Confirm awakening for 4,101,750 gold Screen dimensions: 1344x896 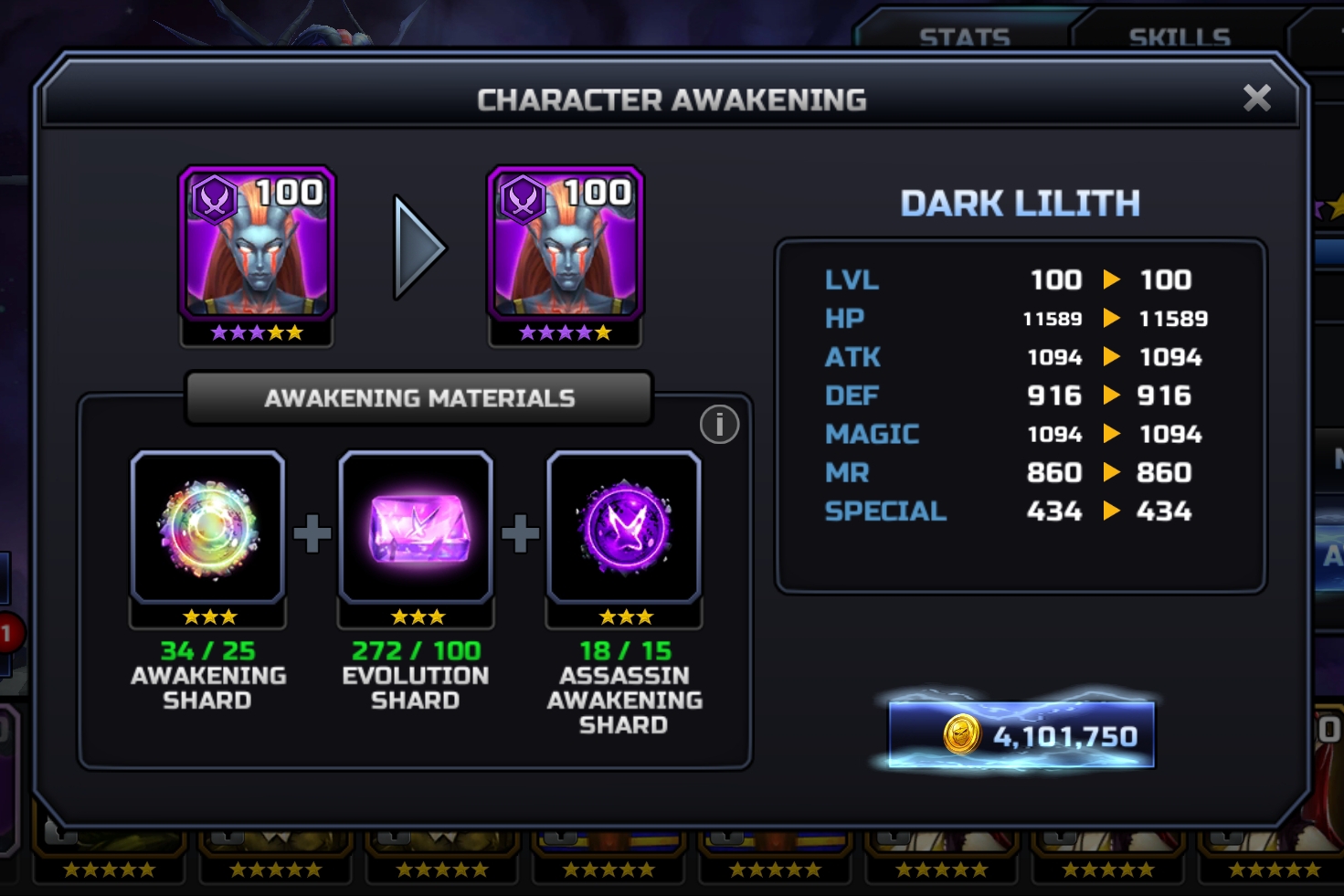point(1021,735)
